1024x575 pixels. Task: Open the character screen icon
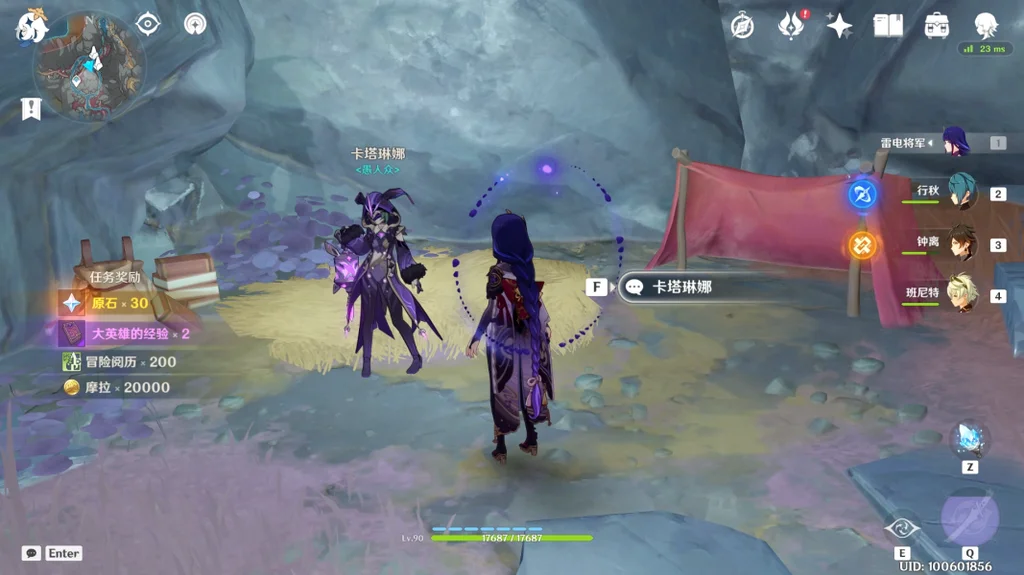point(986,26)
